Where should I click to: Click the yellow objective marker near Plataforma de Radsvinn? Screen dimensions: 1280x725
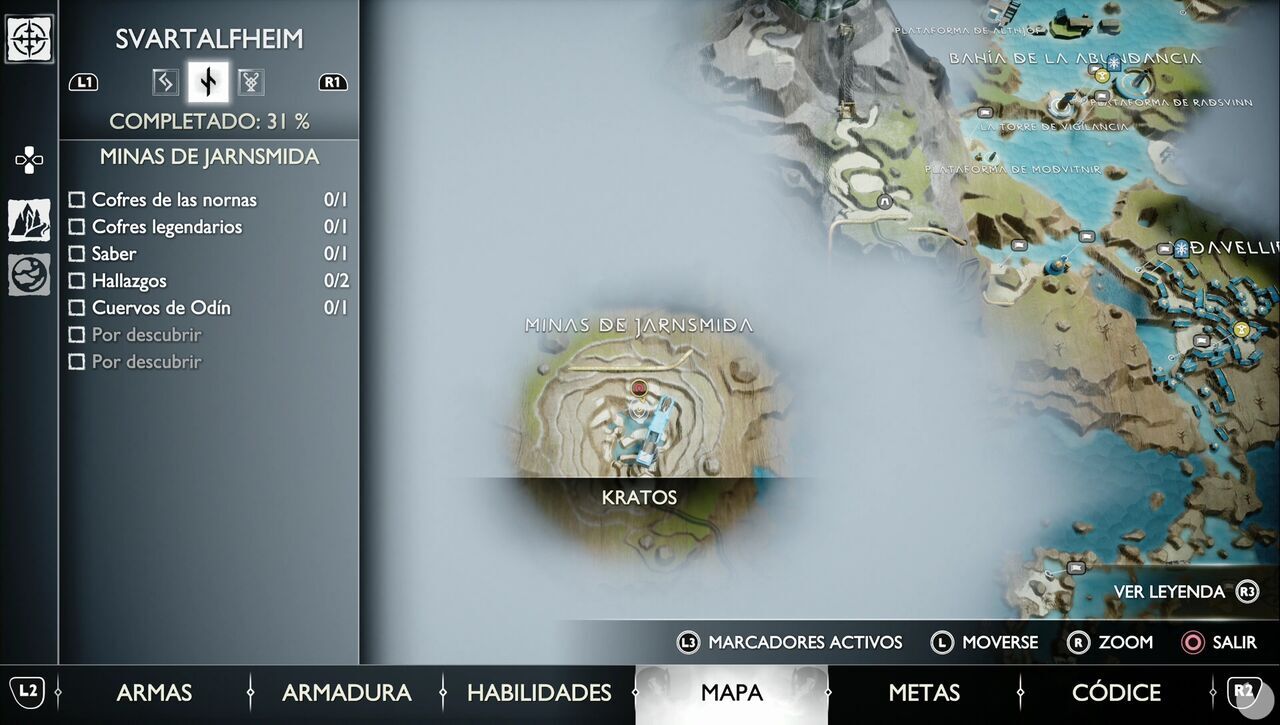pyautogui.click(x=1102, y=76)
